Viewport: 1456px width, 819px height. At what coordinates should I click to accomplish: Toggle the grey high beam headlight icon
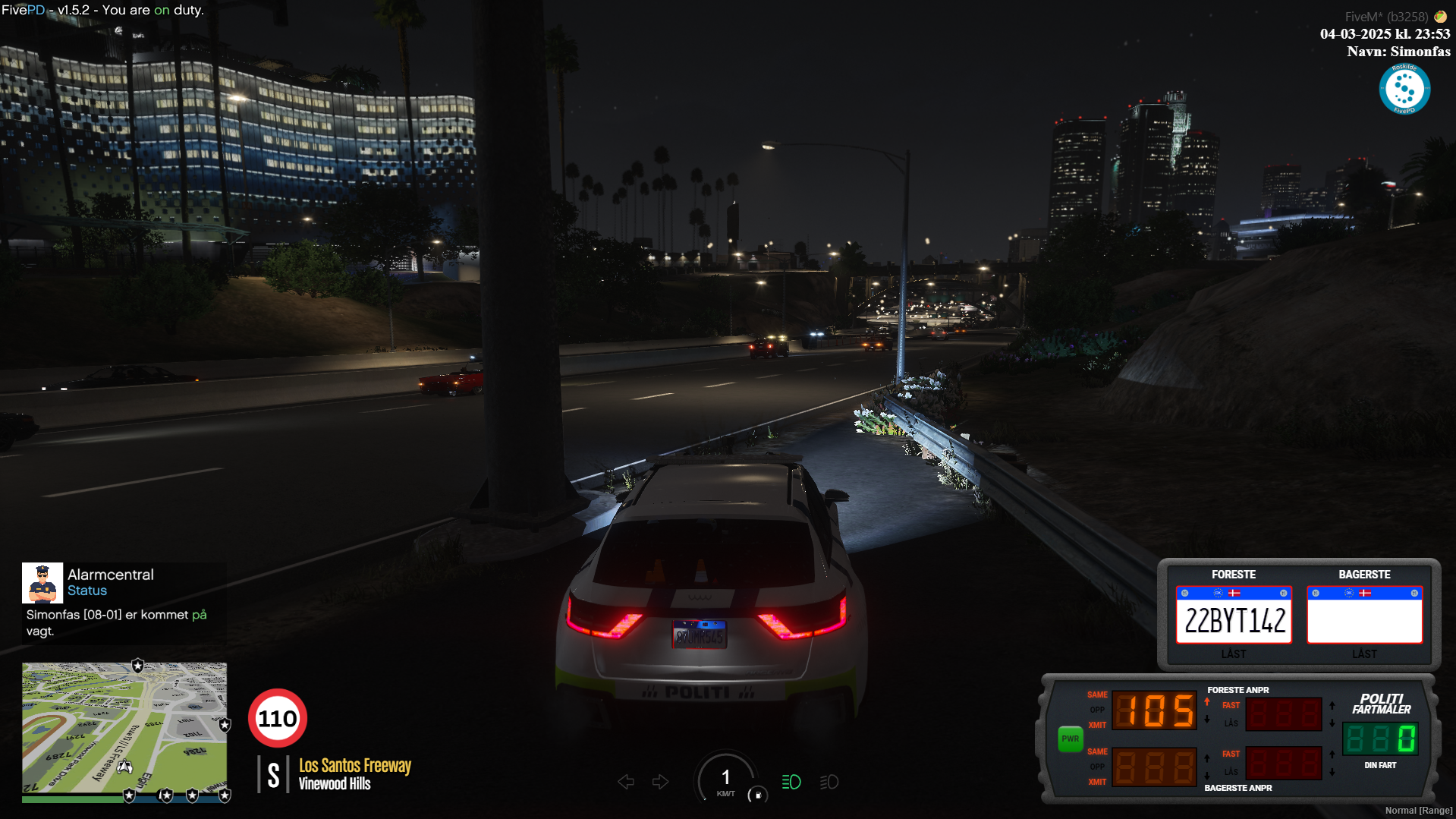(x=829, y=782)
